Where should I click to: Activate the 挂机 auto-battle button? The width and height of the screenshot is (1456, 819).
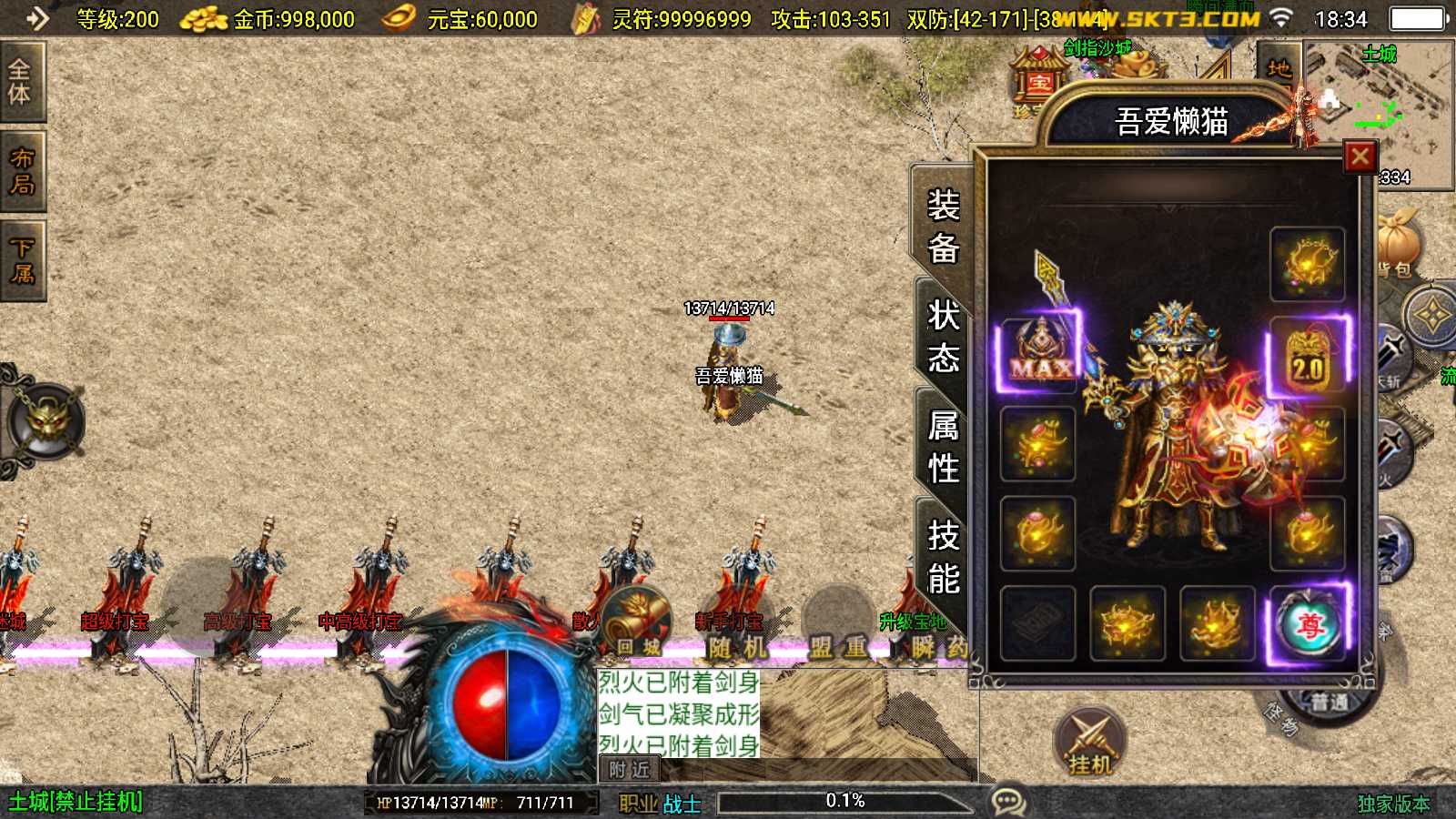pos(1090,742)
